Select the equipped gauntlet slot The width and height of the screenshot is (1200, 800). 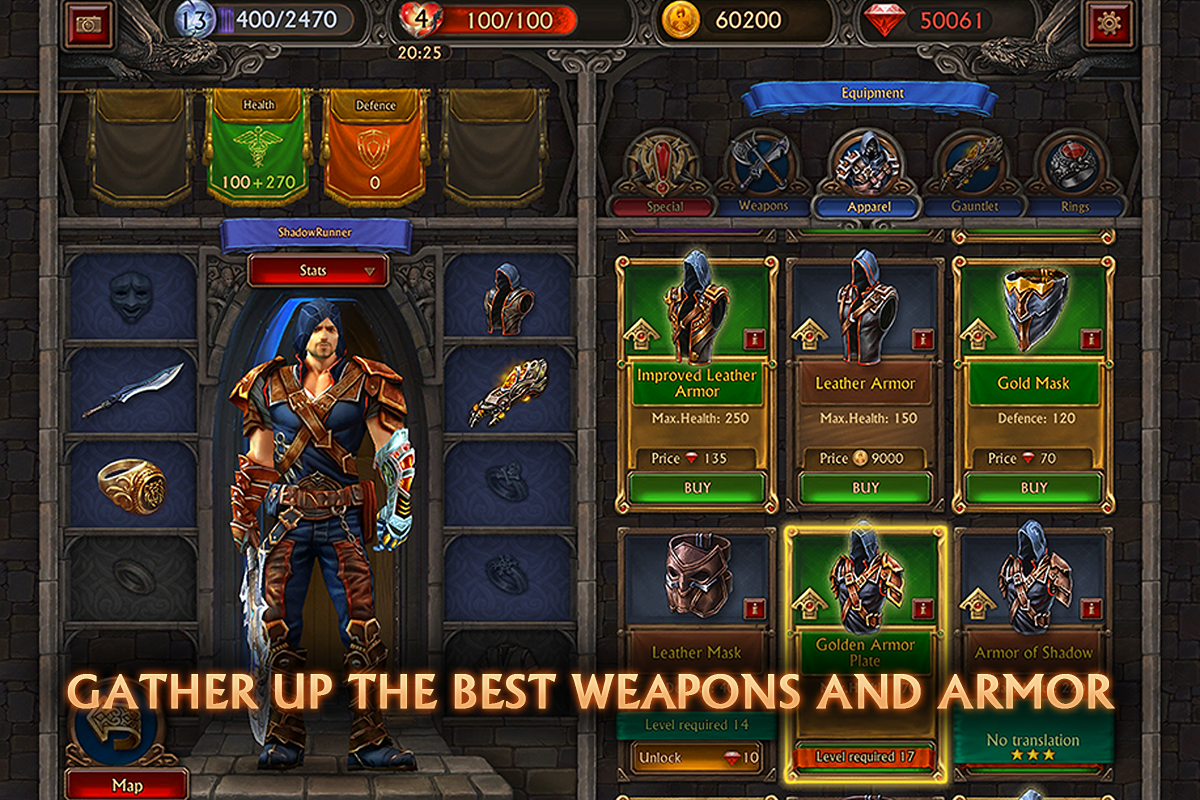click(508, 391)
